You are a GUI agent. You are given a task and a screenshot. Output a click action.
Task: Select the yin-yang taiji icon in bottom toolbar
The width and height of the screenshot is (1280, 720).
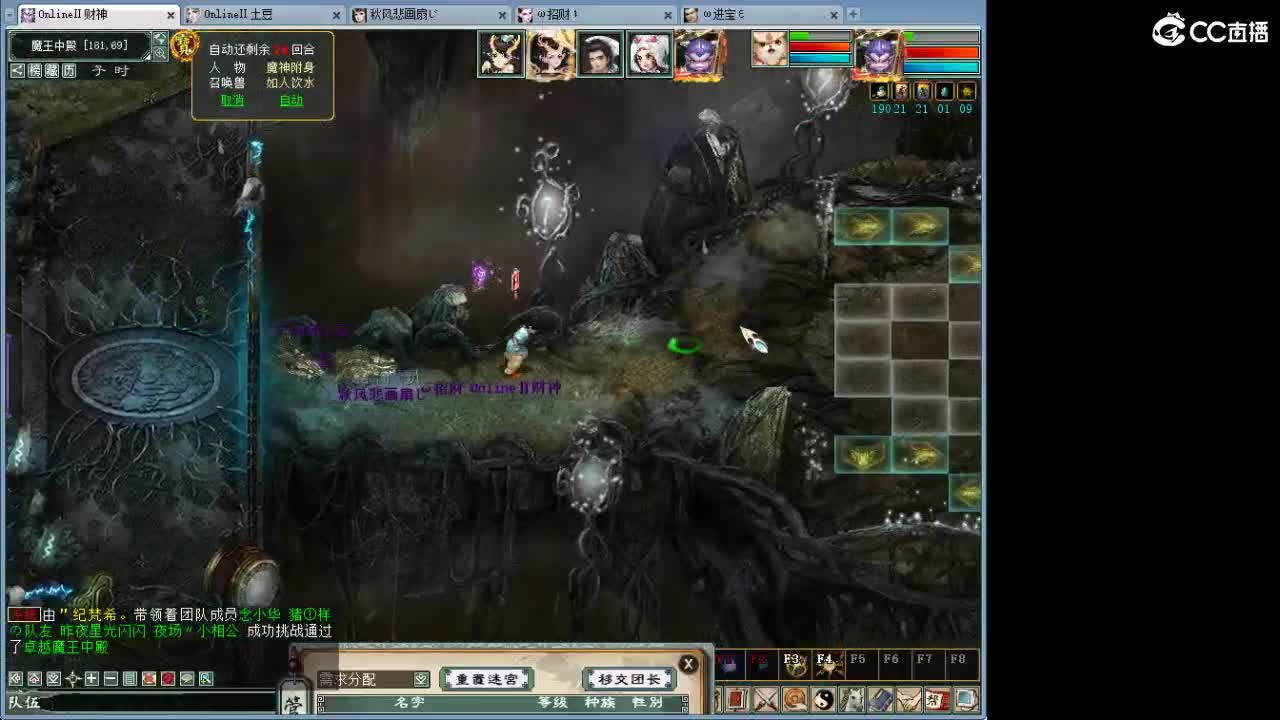(825, 697)
